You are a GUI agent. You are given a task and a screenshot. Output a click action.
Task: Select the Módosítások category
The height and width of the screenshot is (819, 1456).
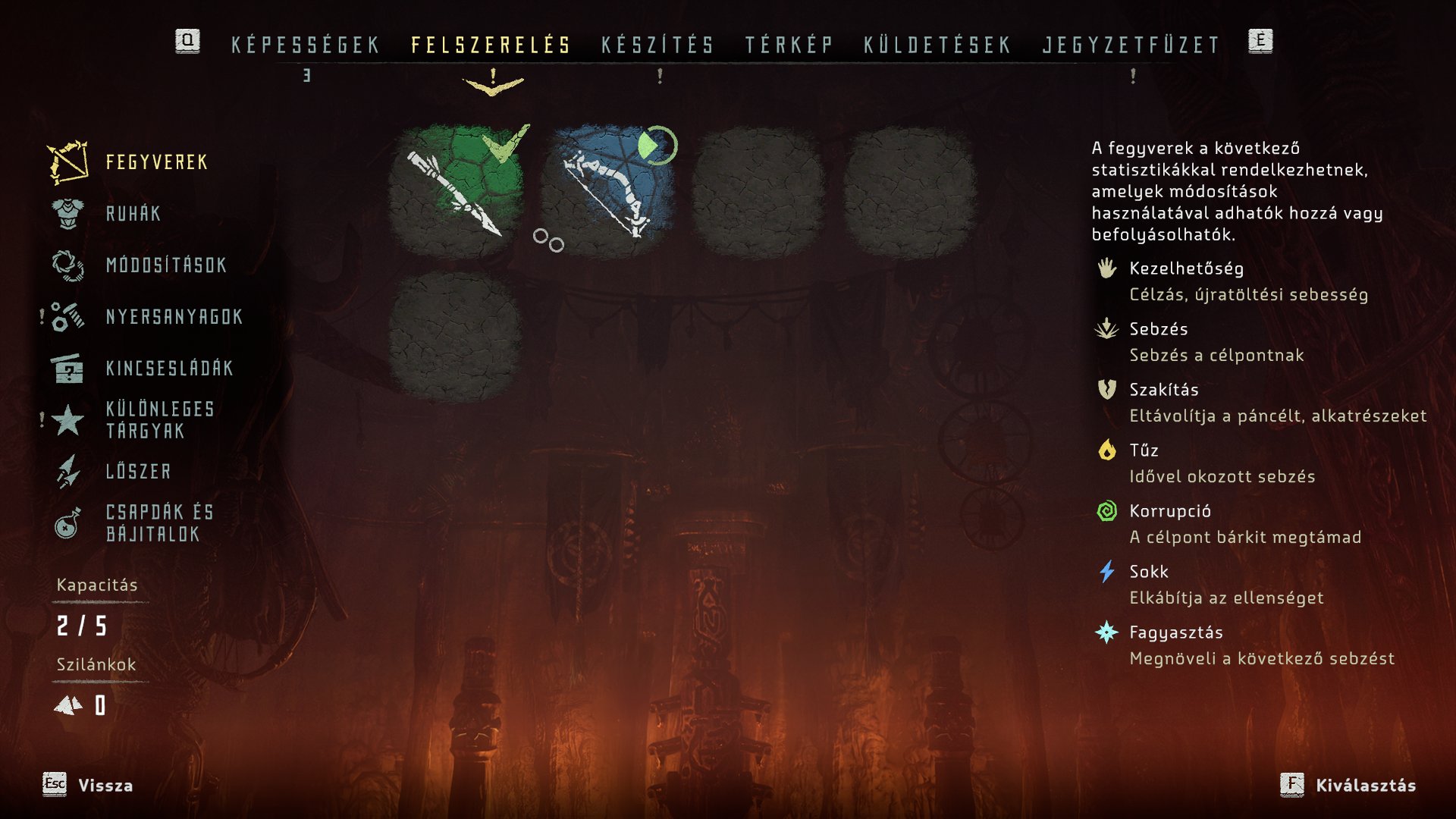[x=166, y=265]
